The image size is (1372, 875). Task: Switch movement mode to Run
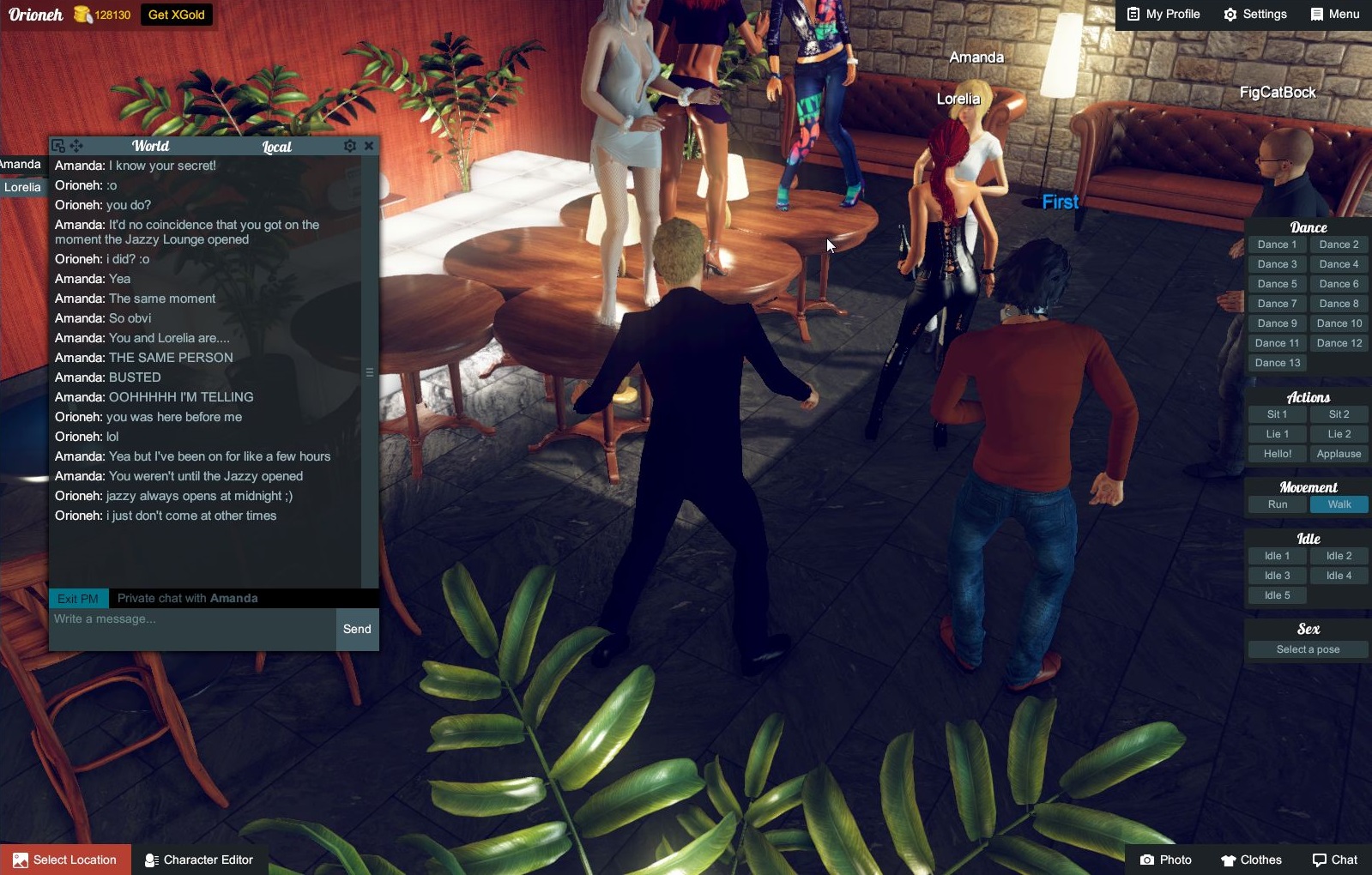tap(1277, 504)
